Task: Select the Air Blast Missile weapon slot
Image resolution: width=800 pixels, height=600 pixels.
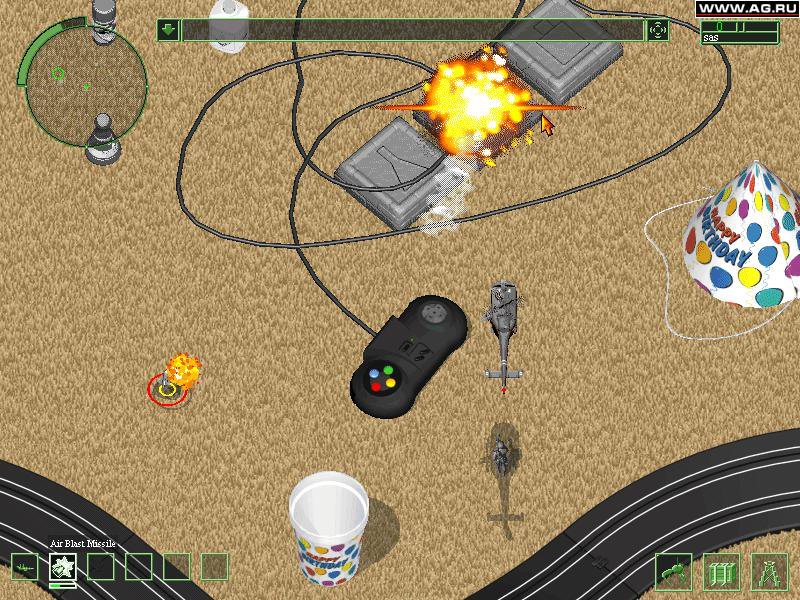Action: click(x=64, y=567)
